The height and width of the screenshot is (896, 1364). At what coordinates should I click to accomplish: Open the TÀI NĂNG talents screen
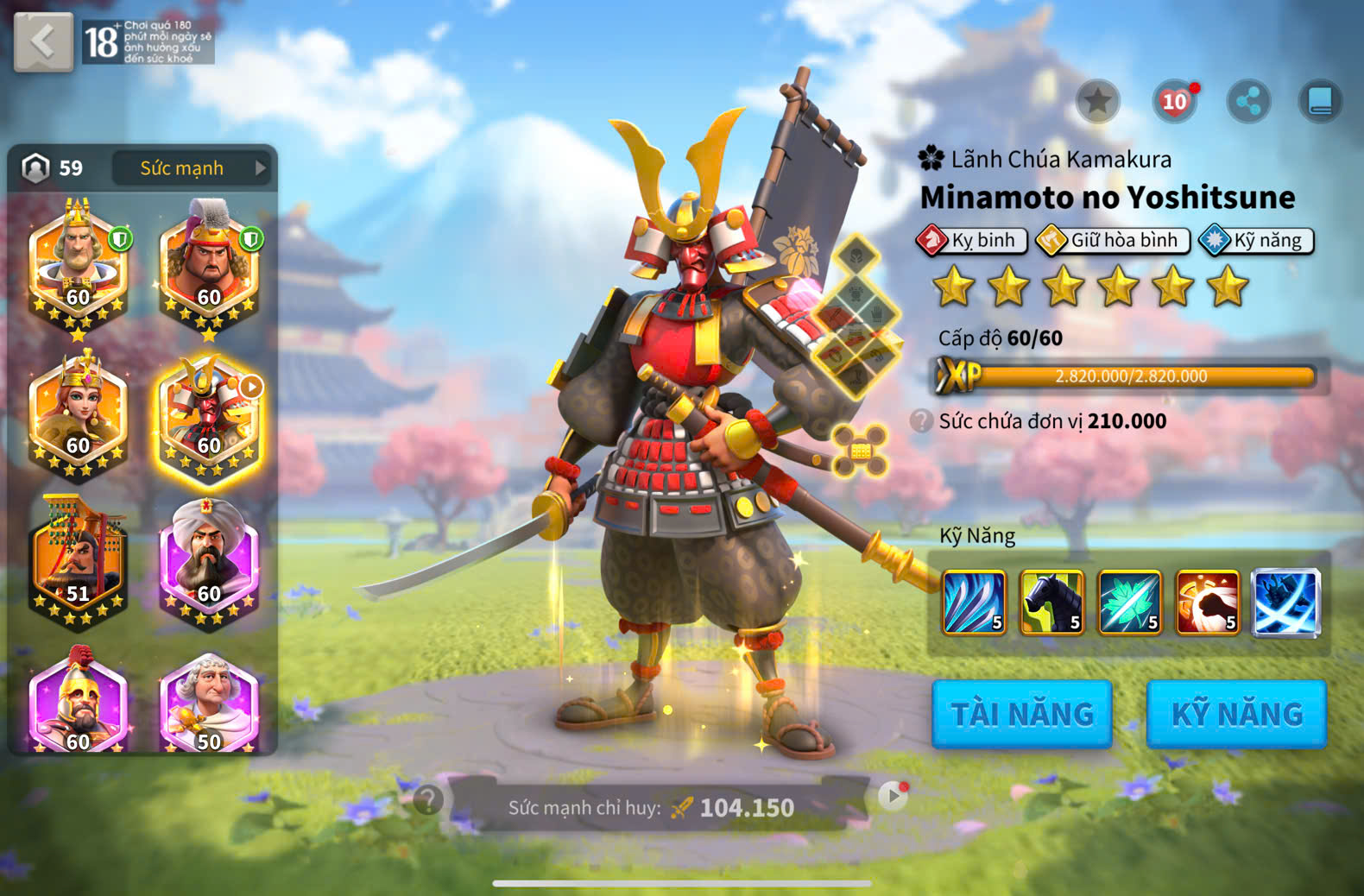pyautogui.click(x=1022, y=714)
